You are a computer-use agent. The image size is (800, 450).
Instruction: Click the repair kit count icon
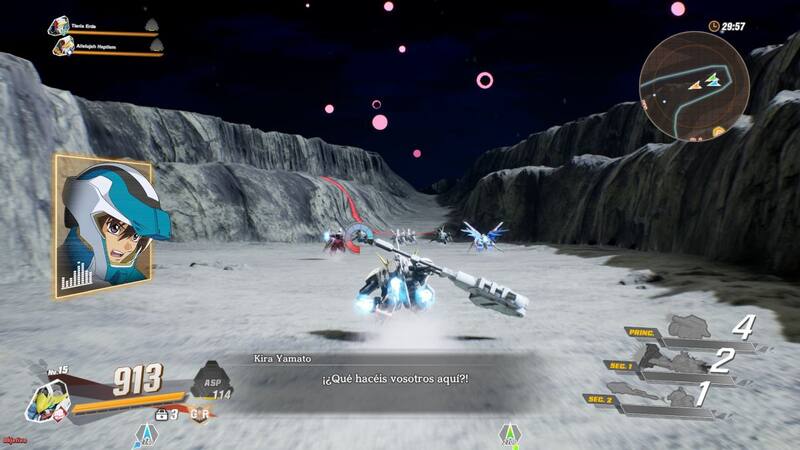(159, 413)
